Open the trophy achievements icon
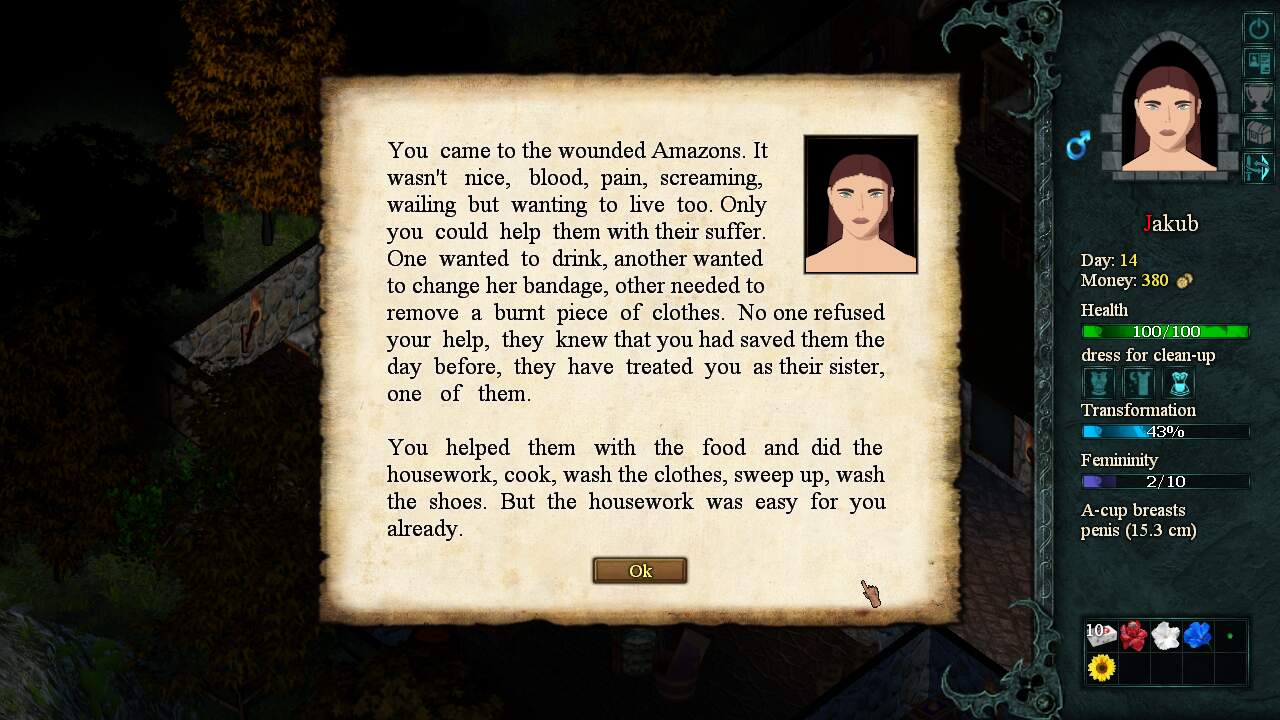This screenshot has height=720, width=1280. click(x=1257, y=98)
